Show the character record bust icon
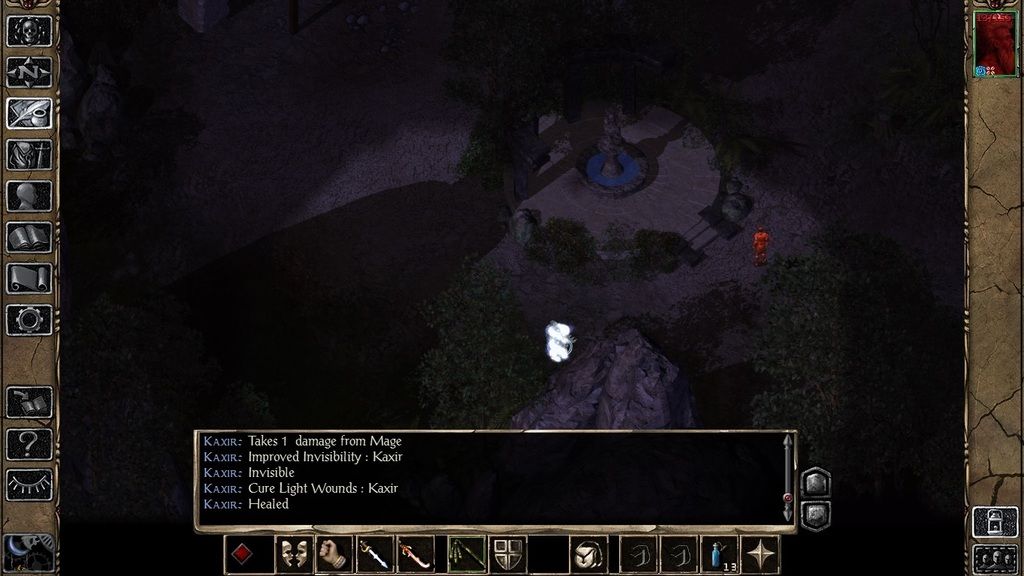Image resolution: width=1024 pixels, height=576 pixels. (29, 196)
